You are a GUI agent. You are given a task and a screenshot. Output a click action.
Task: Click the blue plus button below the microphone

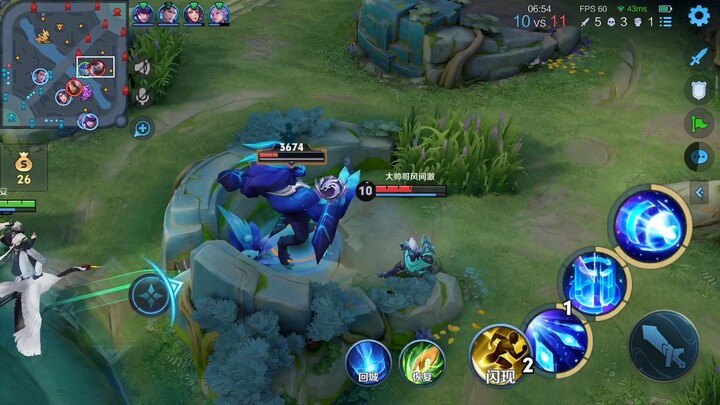click(x=142, y=127)
